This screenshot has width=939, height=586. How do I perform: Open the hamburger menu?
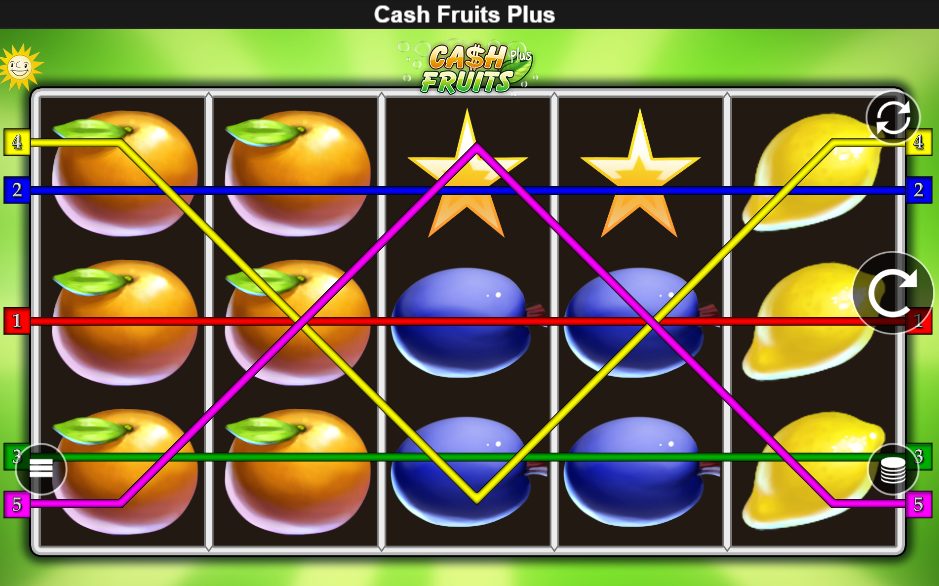(41, 468)
